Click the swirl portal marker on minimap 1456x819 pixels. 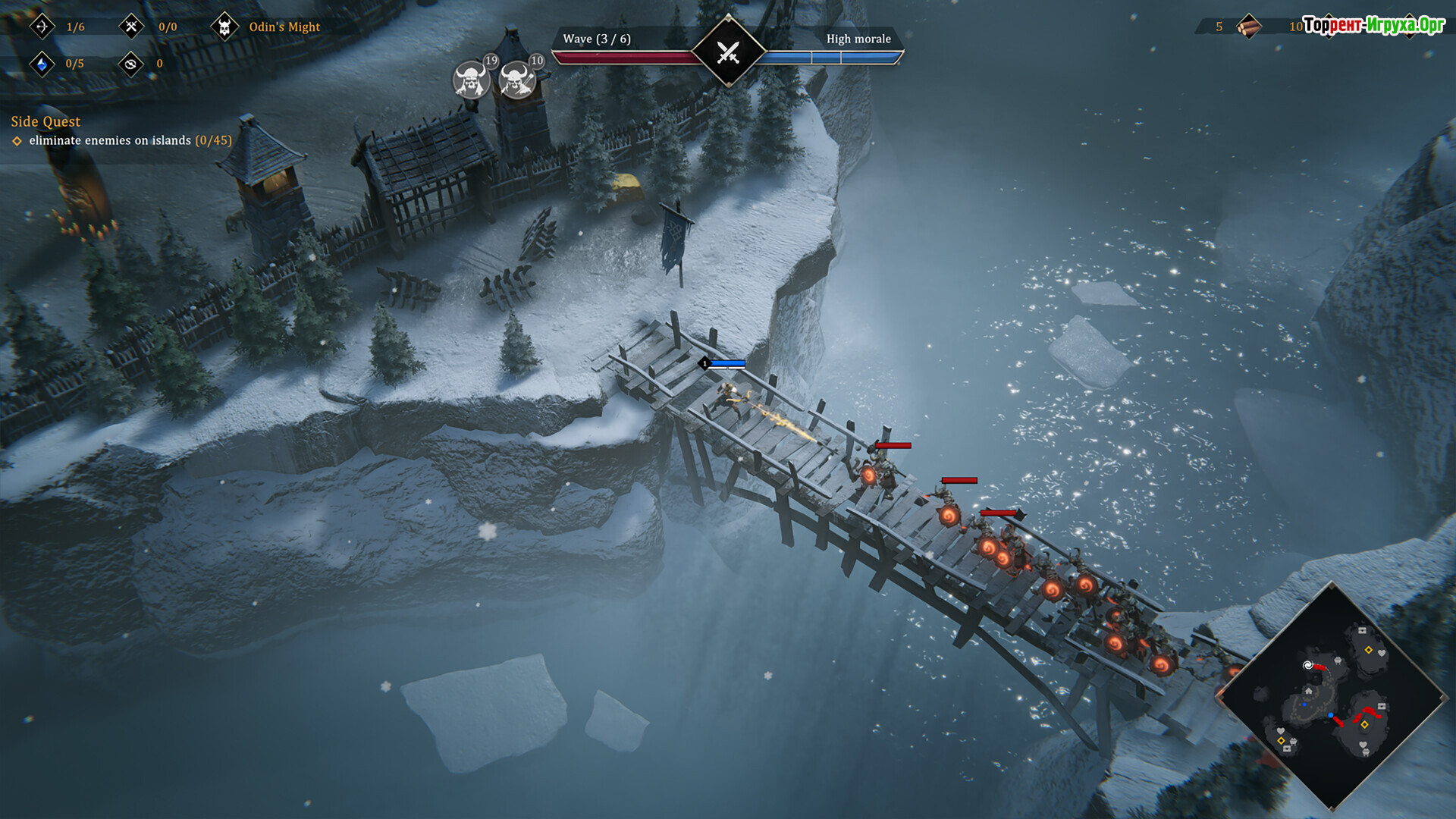1307,665
